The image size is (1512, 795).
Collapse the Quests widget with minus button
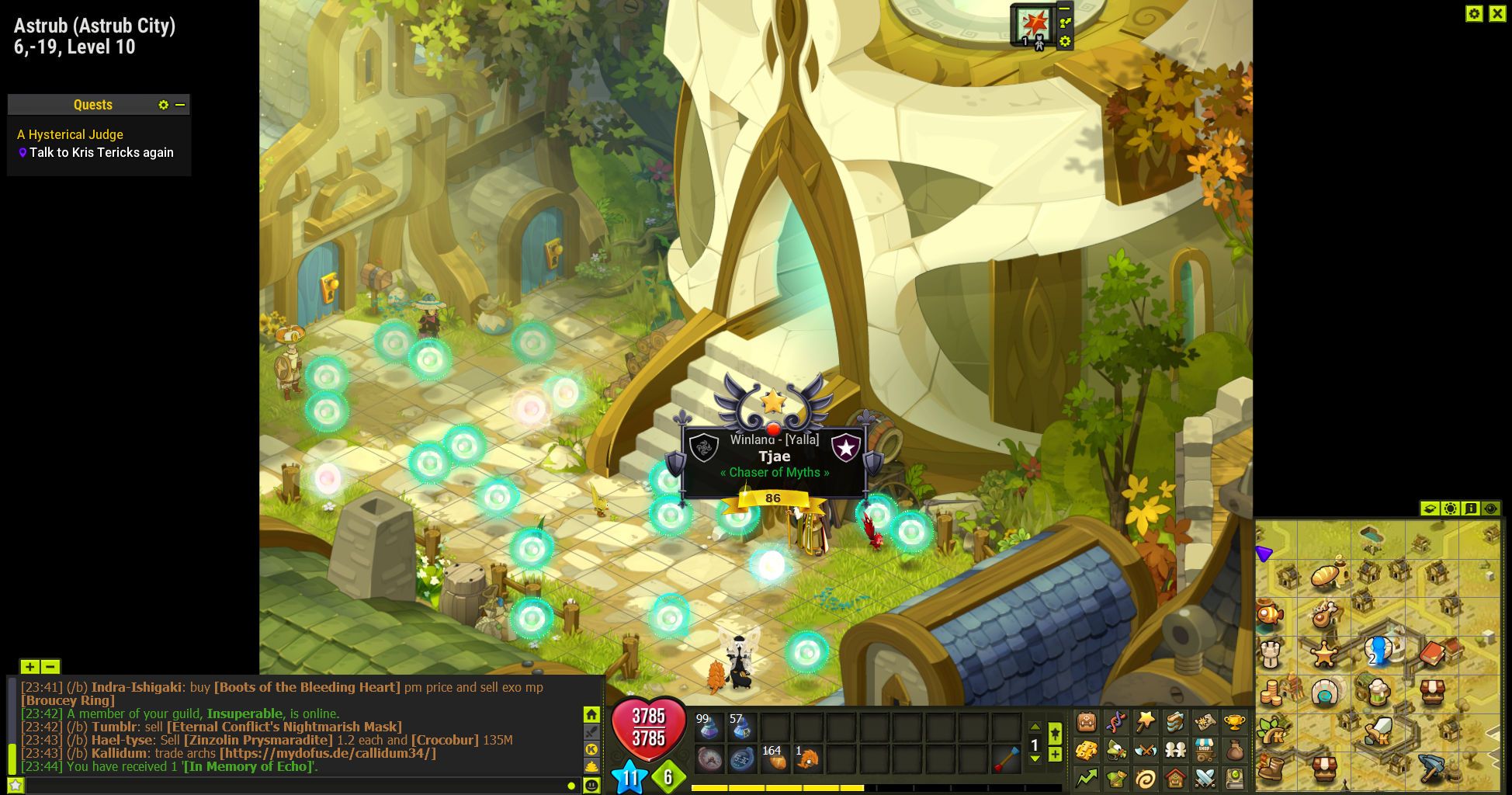pos(182,104)
